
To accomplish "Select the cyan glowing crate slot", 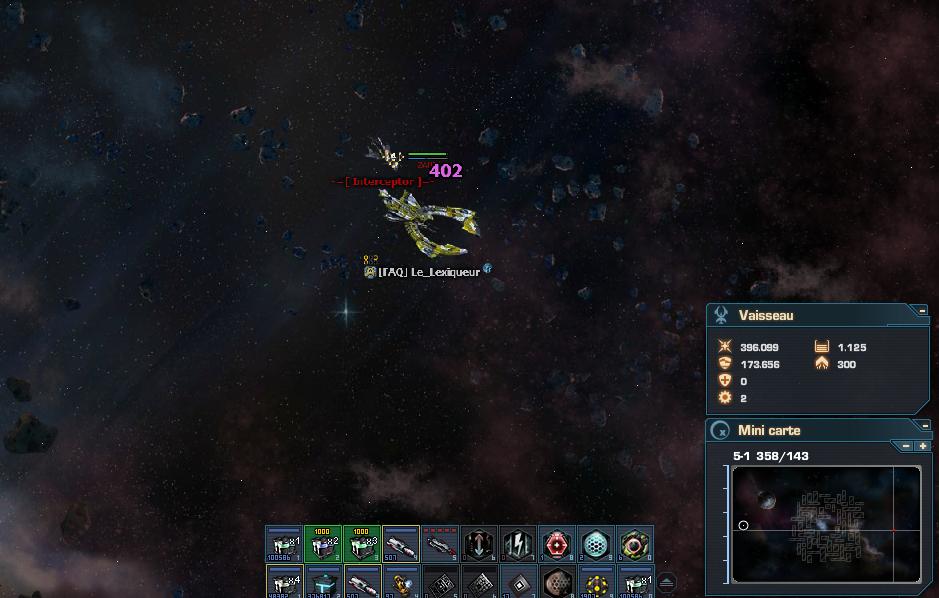I will [323, 583].
